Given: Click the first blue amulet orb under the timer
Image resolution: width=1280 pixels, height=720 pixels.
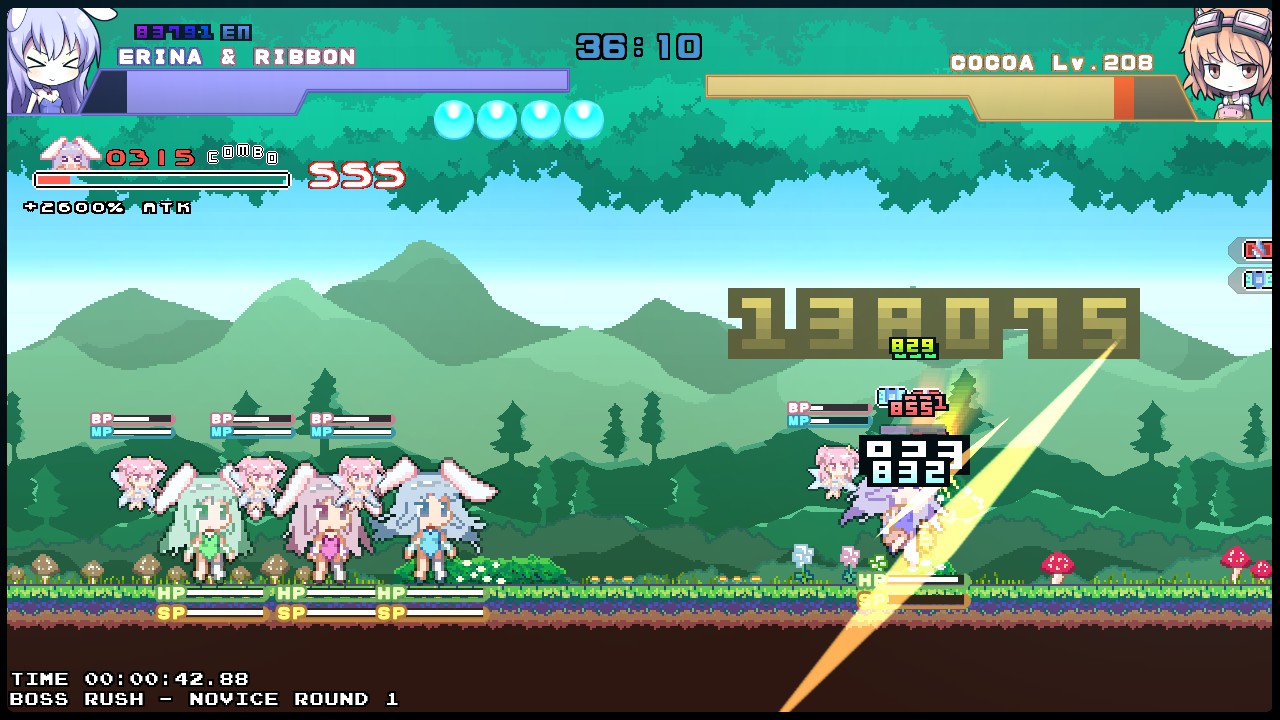Looking at the screenshot, I should tap(453, 119).
